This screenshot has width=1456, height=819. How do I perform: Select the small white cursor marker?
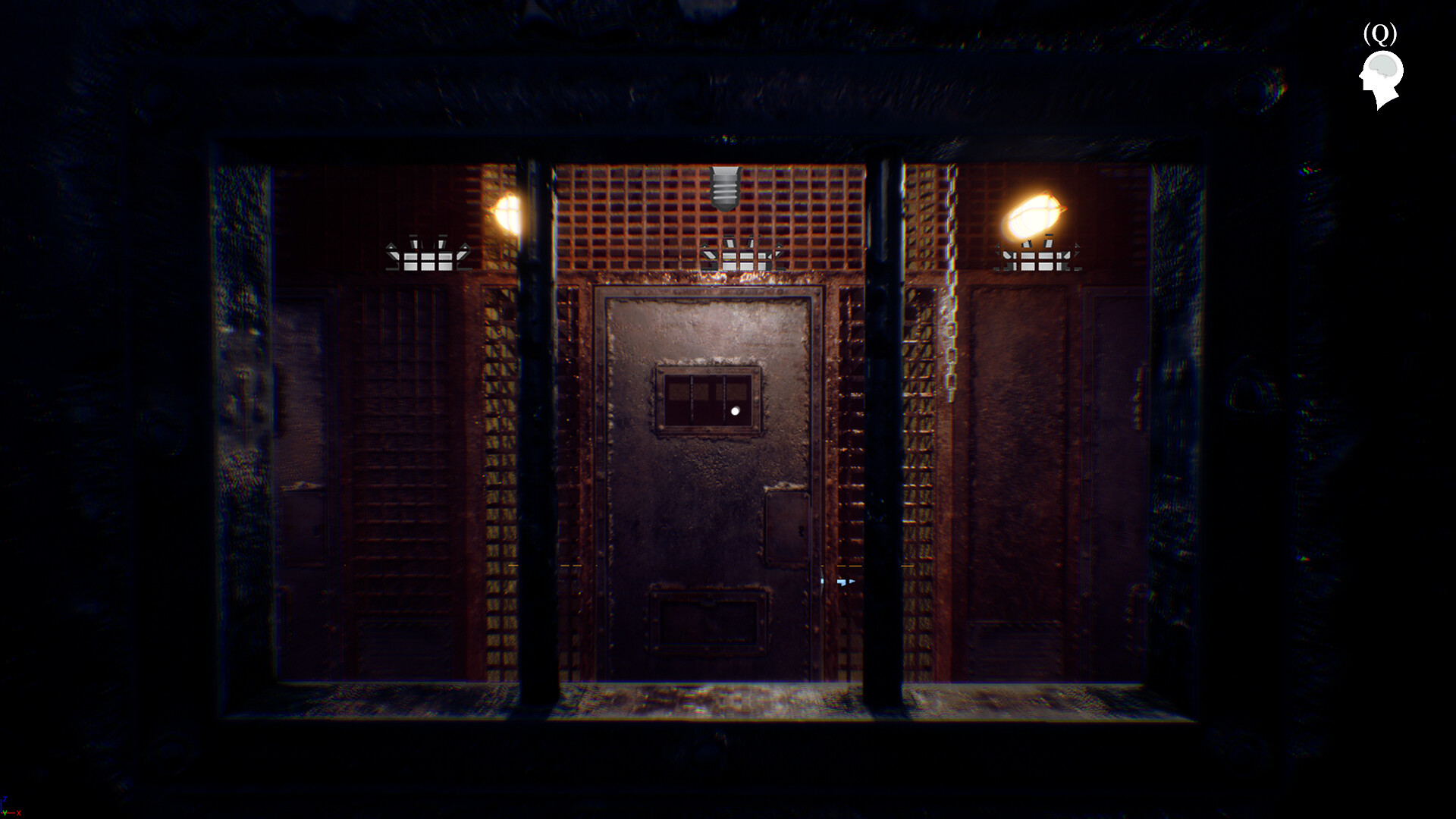(842, 582)
